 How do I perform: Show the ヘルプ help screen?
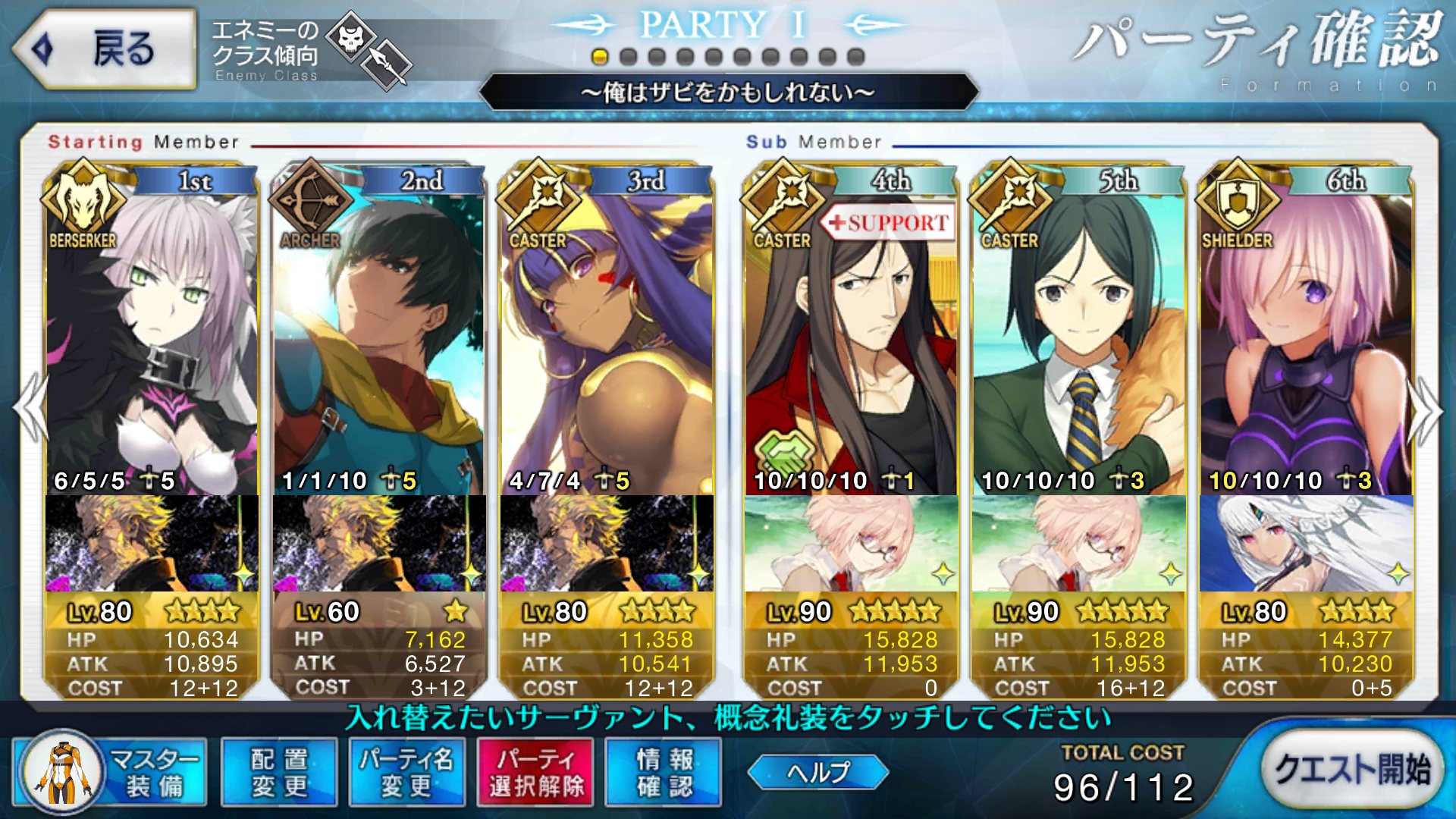click(817, 773)
